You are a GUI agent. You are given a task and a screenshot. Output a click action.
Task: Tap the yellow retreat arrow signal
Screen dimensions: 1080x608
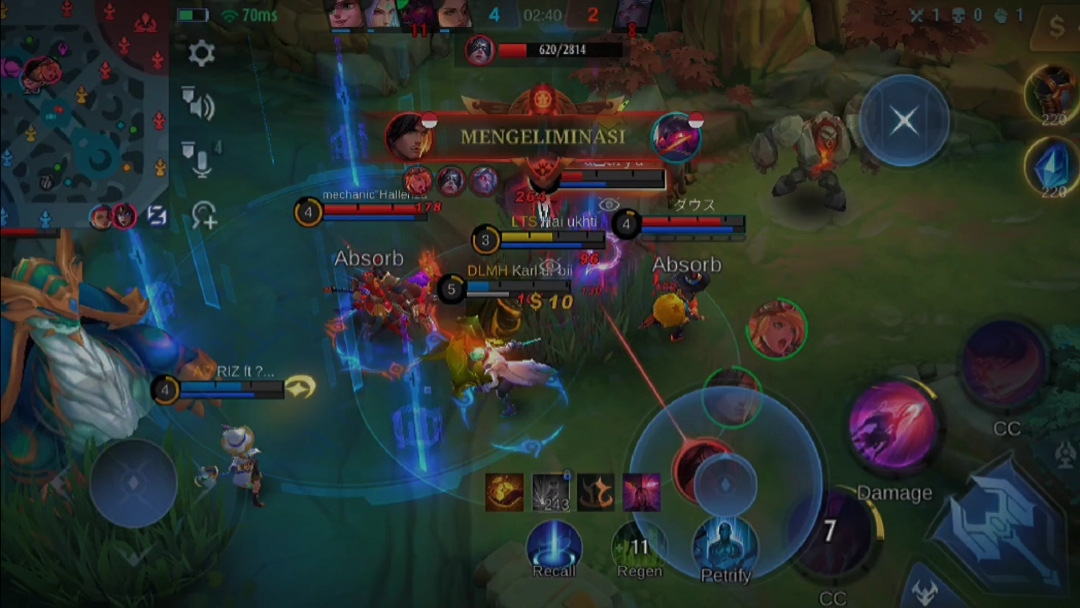pos(299,387)
